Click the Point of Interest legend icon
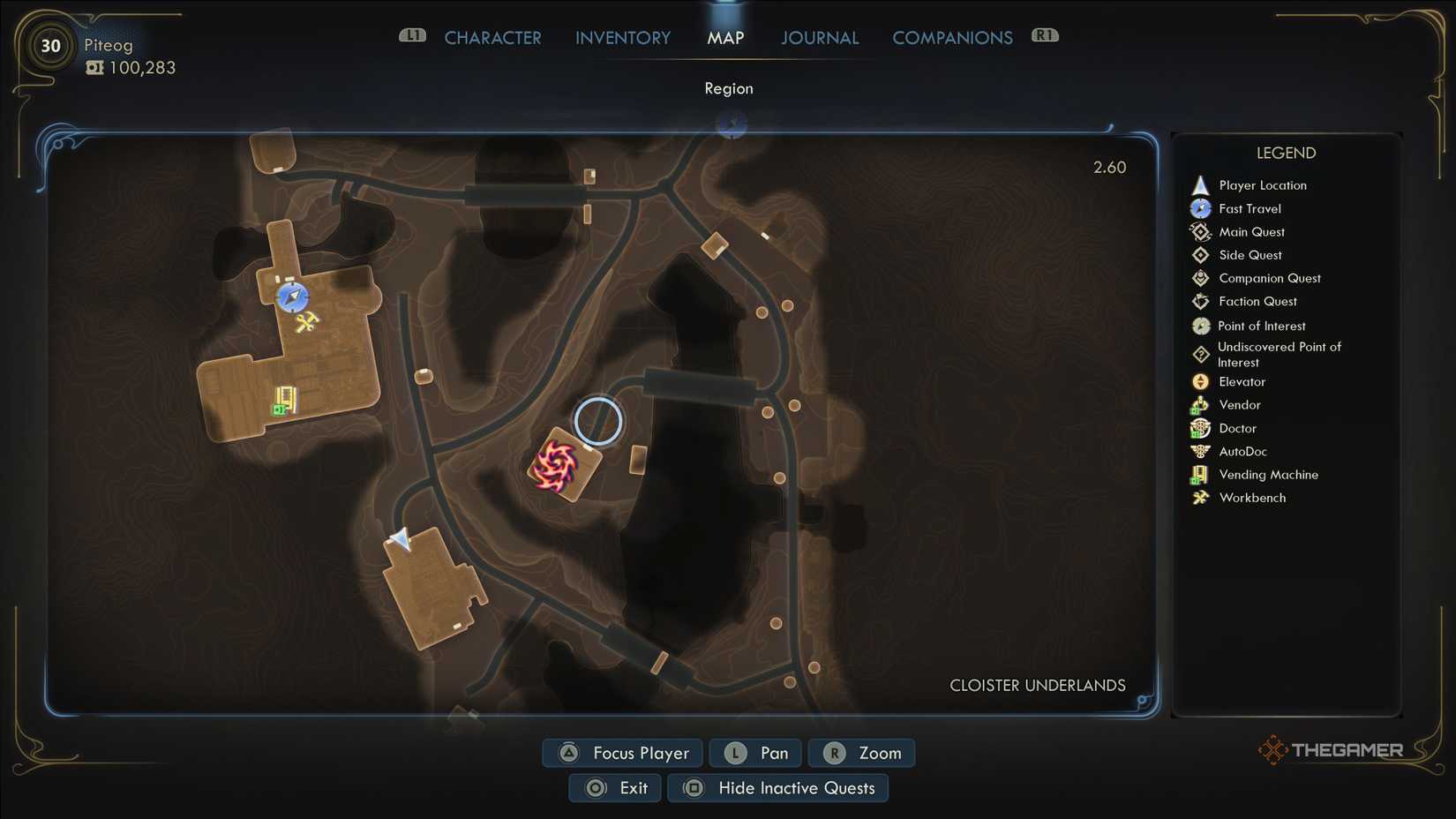Image resolution: width=1456 pixels, height=819 pixels. click(x=1200, y=325)
